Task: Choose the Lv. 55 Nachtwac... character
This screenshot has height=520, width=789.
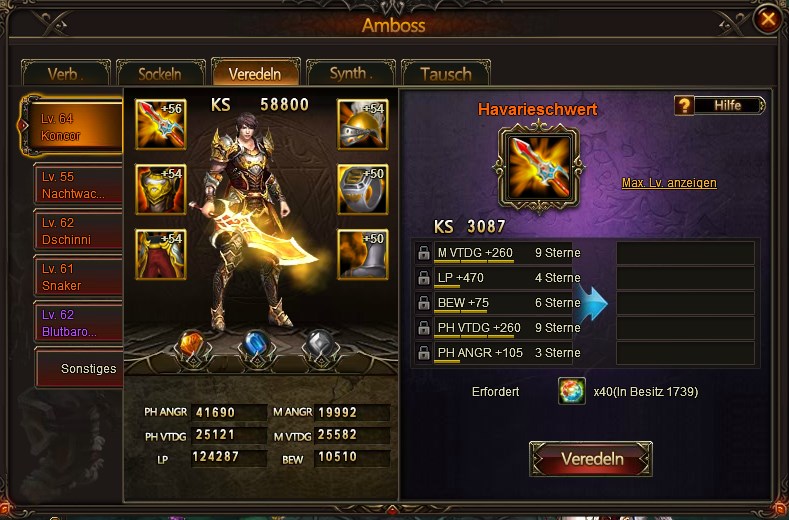Action: coord(78,183)
